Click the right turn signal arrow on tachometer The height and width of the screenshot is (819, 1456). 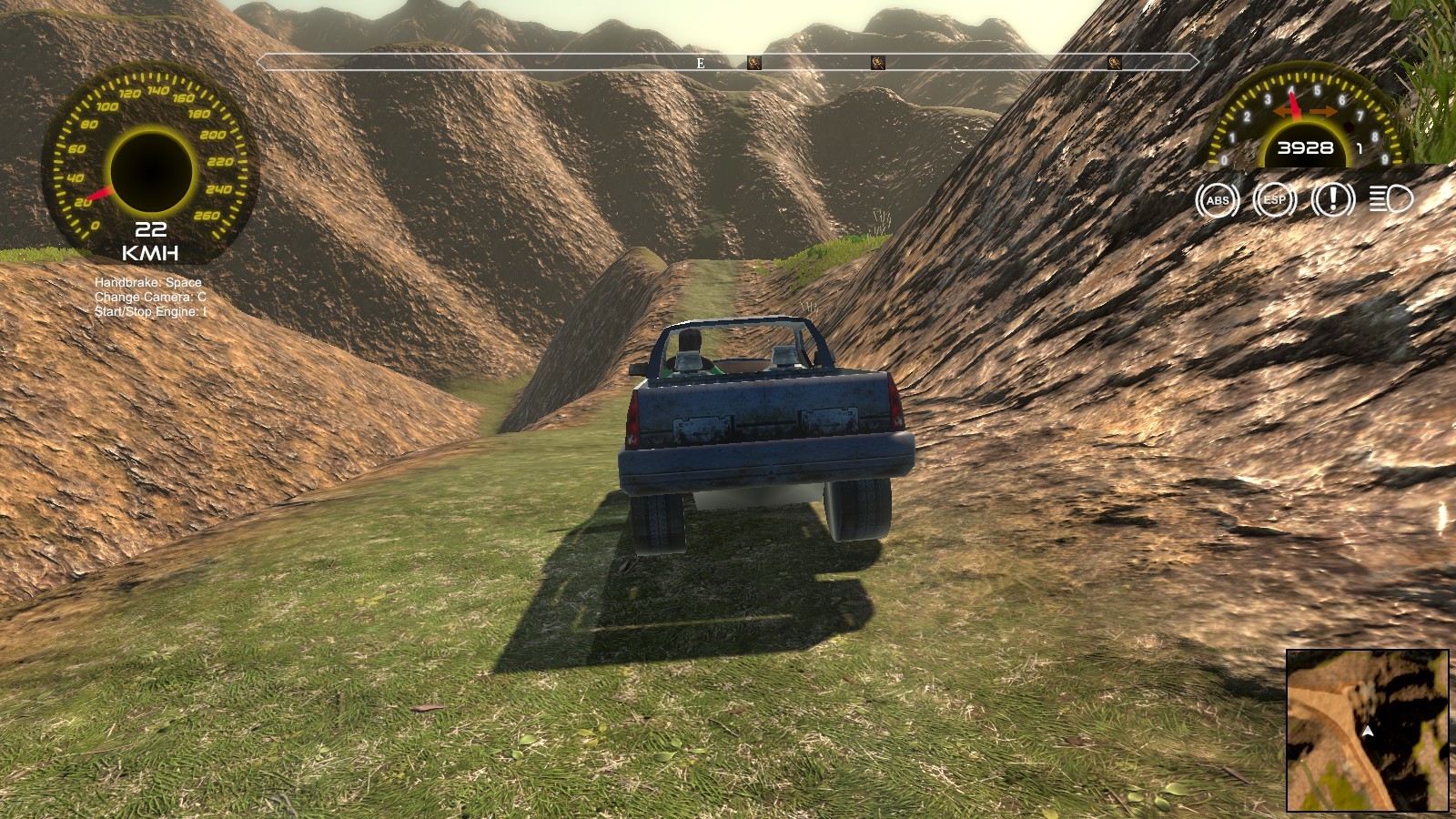coord(1325,109)
